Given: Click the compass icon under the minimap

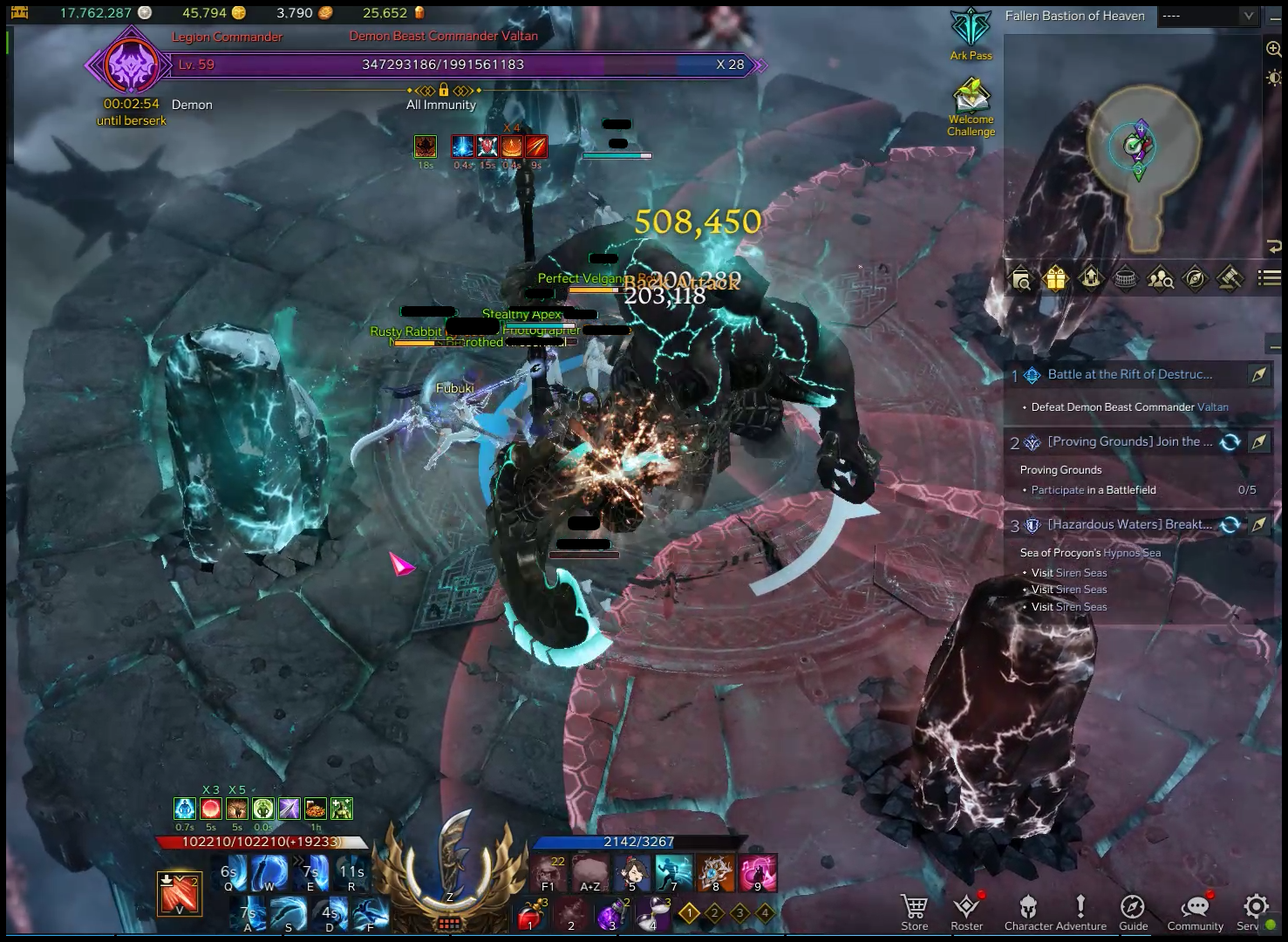Looking at the screenshot, I should pyautogui.click(x=1195, y=278).
